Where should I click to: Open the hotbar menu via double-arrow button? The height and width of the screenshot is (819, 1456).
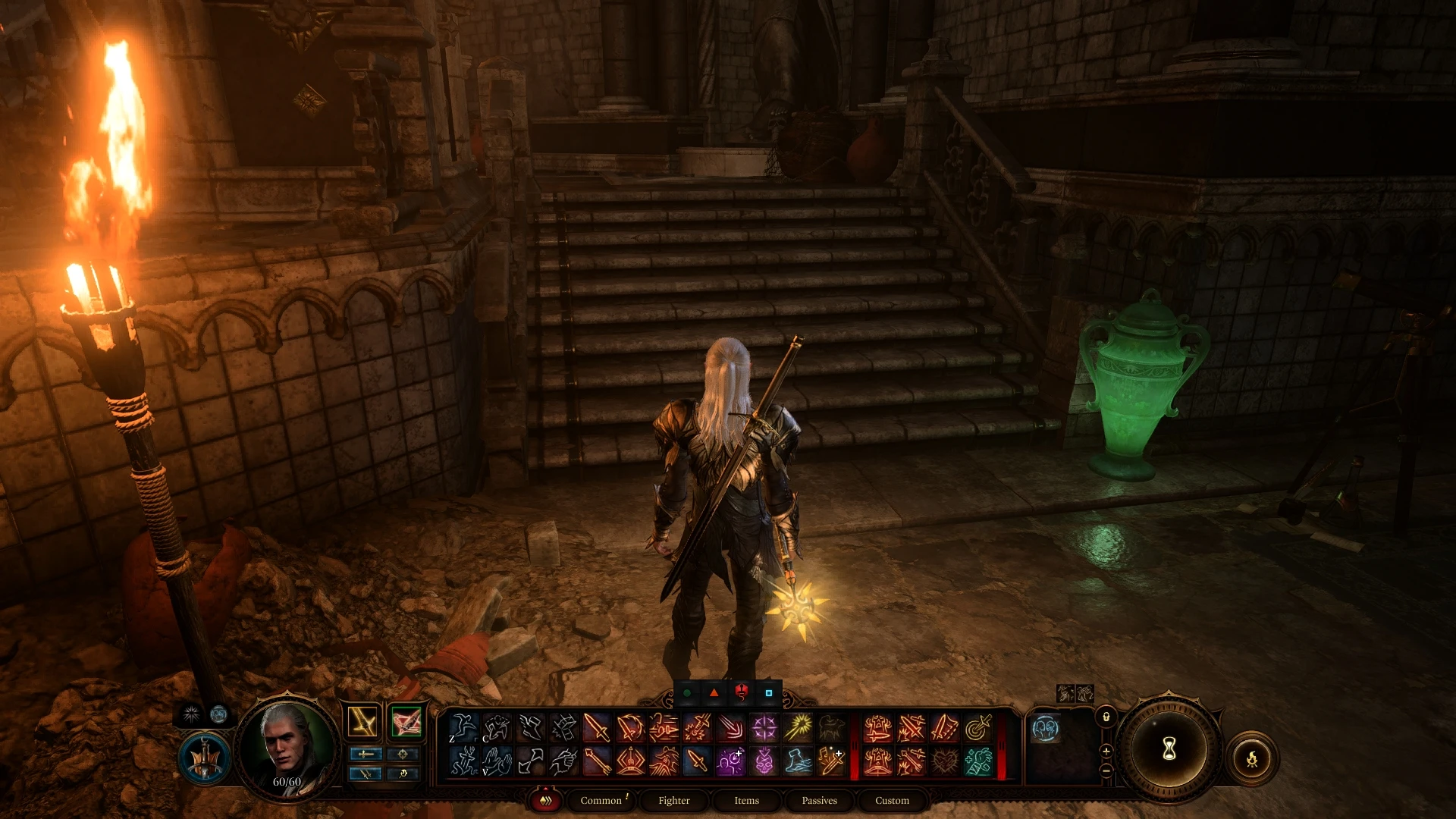pos(544,800)
